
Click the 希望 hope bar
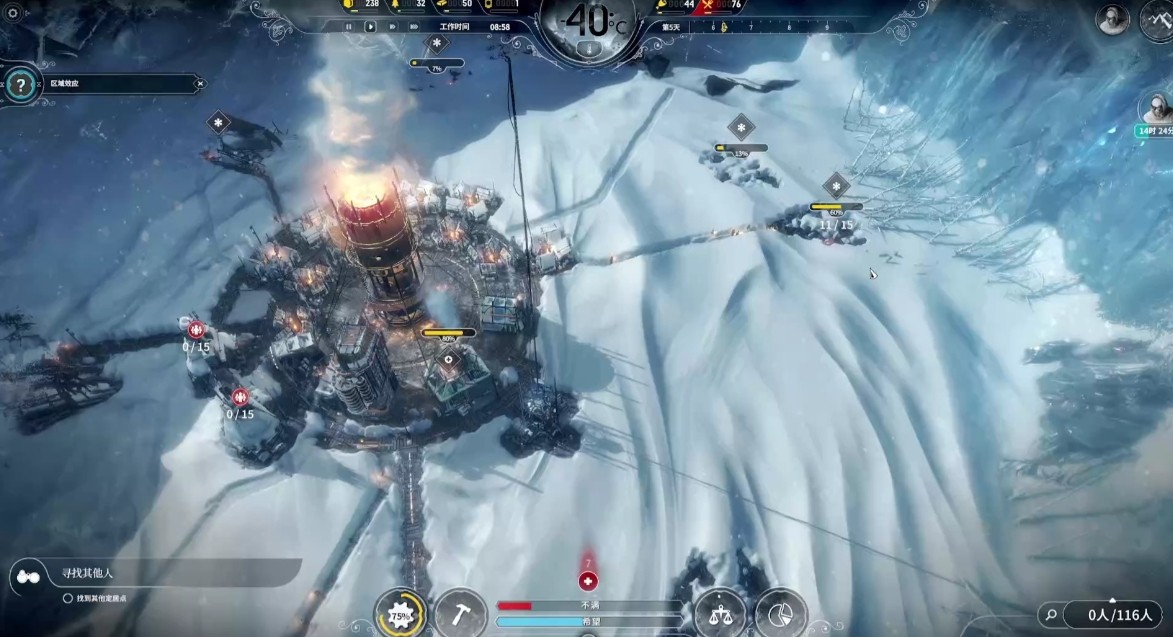pyautogui.click(x=588, y=621)
